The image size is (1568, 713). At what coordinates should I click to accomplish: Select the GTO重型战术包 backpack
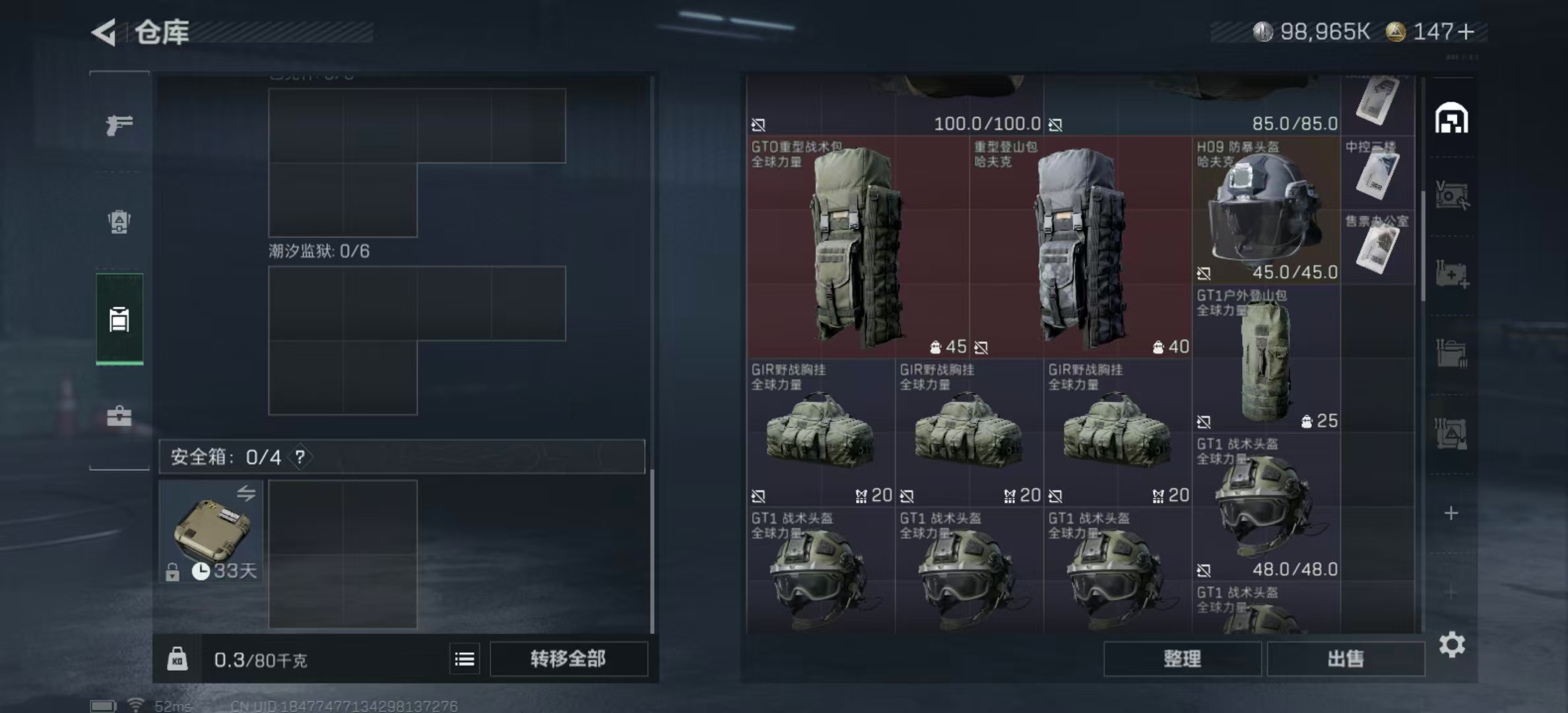(857, 247)
